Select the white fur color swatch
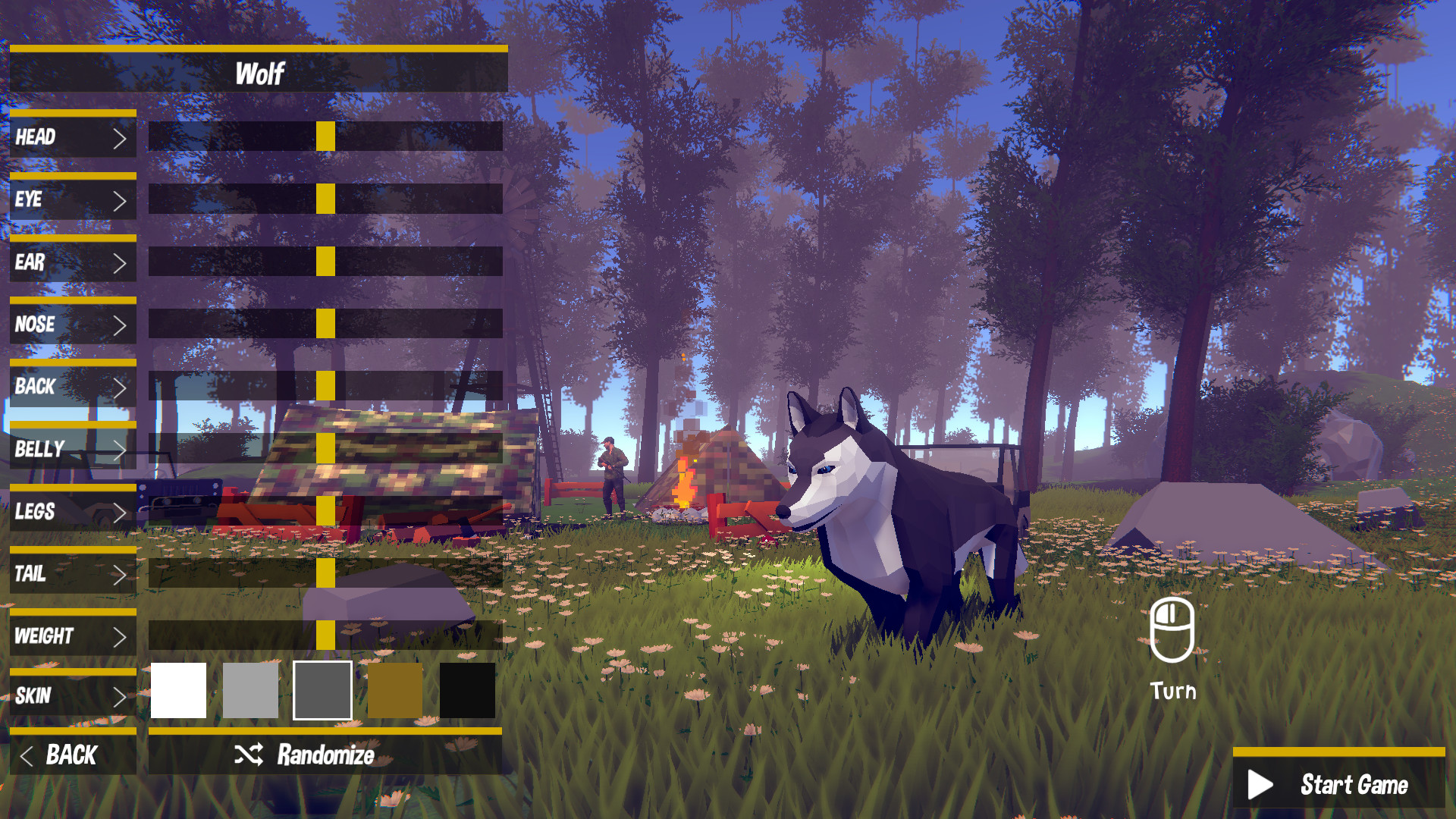The image size is (1456, 819). click(x=179, y=689)
